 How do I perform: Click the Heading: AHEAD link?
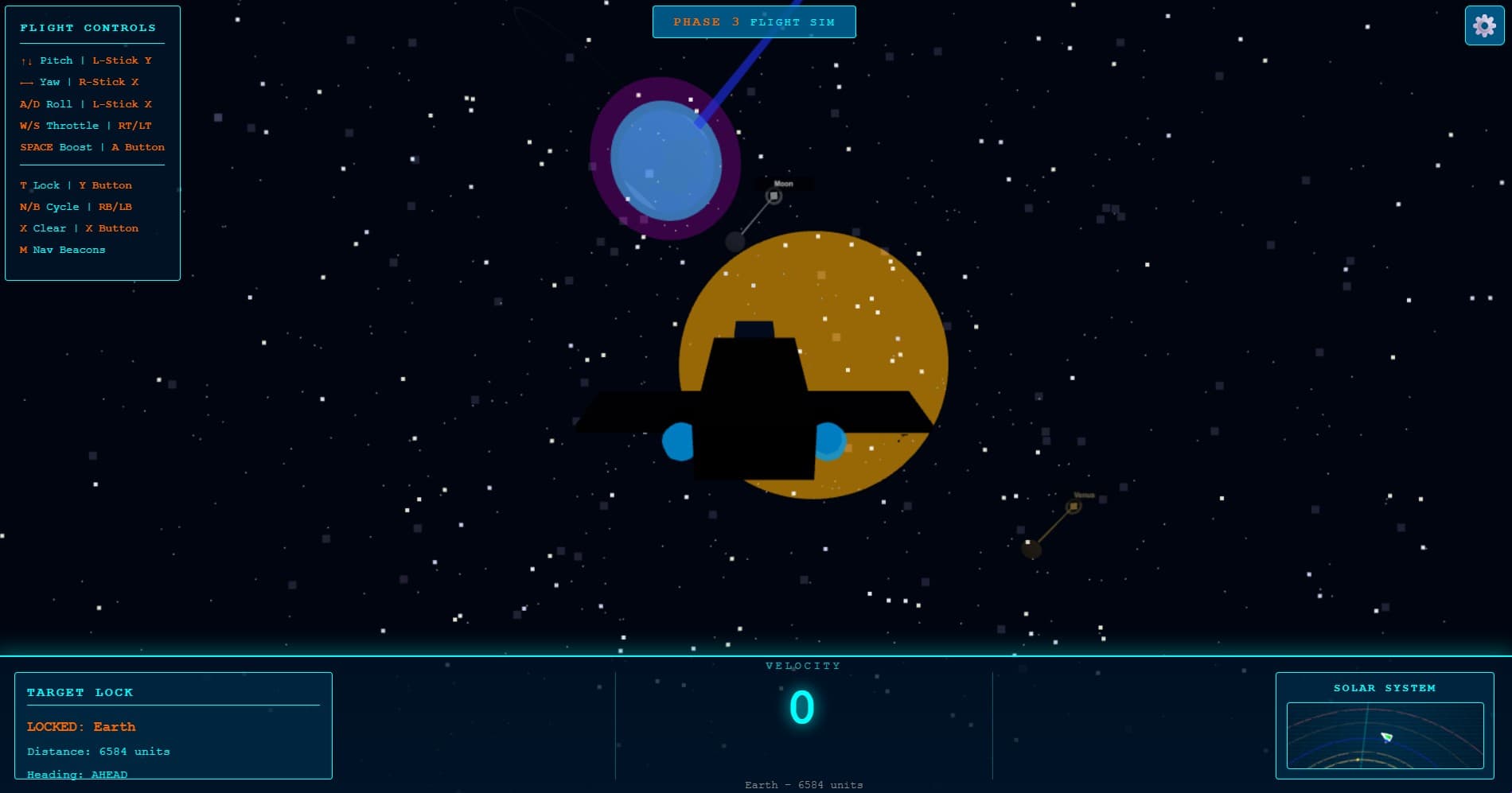pyautogui.click(x=76, y=774)
